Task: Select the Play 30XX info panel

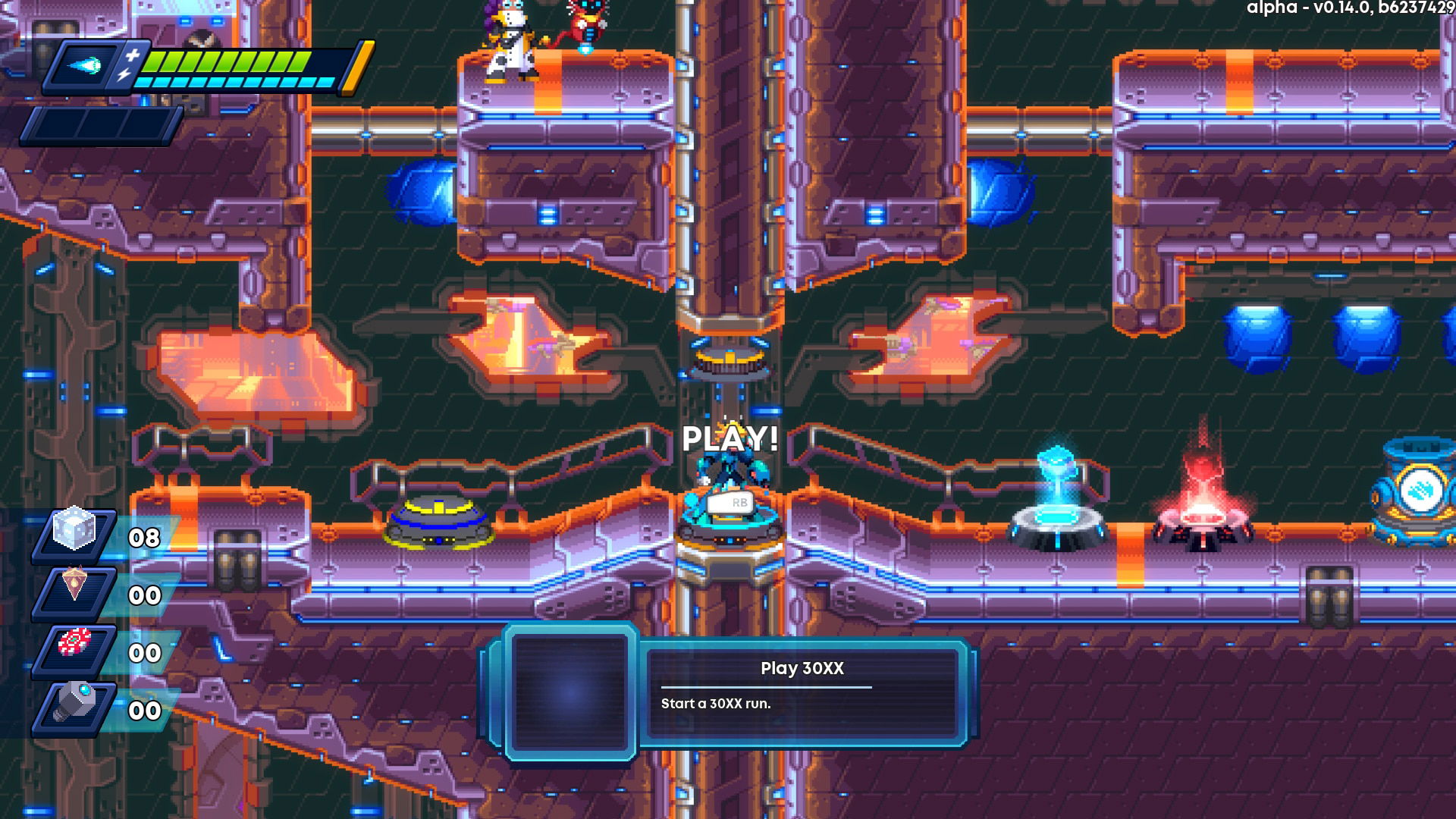Action: [x=802, y=689]
